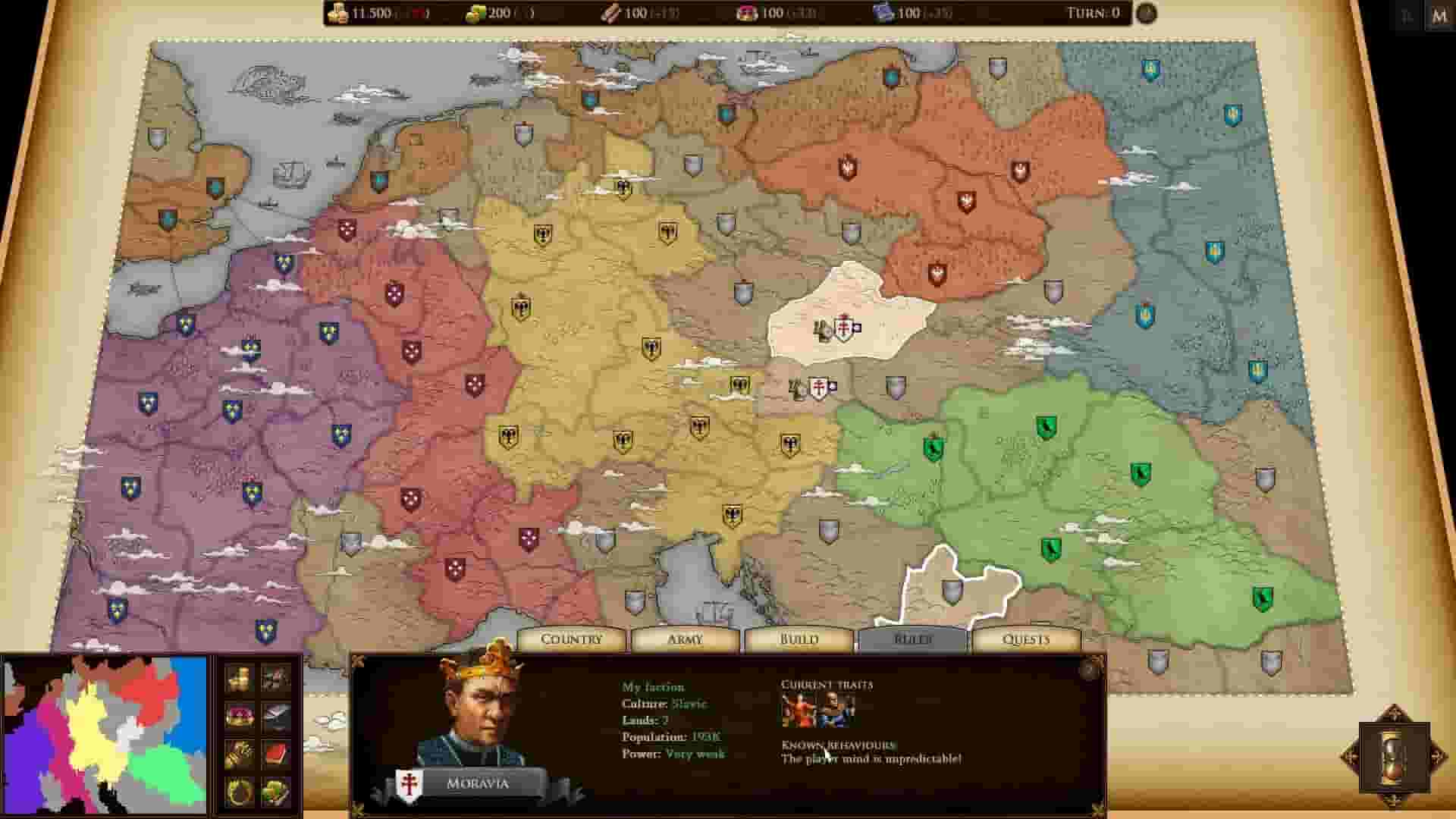Image resolution: width=1456 pixels, height=819 pixels.
Task: Click the blue recruits resource icon
Action: [881, 13]
